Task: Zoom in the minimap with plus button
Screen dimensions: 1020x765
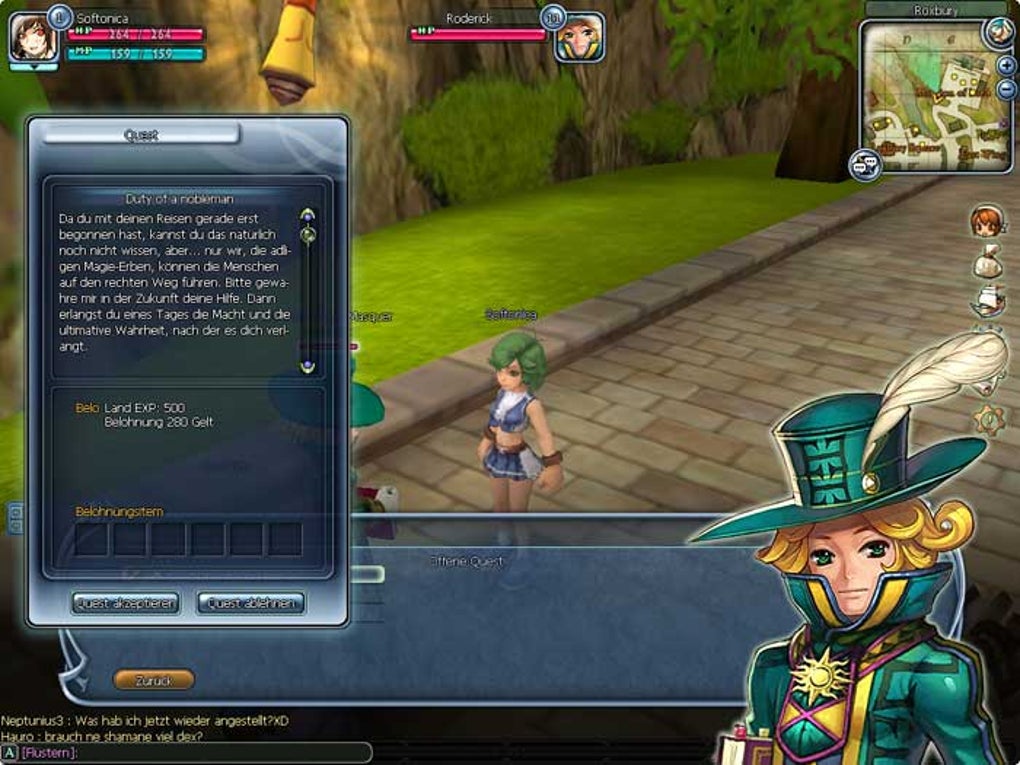Action: pos(1006,66)
